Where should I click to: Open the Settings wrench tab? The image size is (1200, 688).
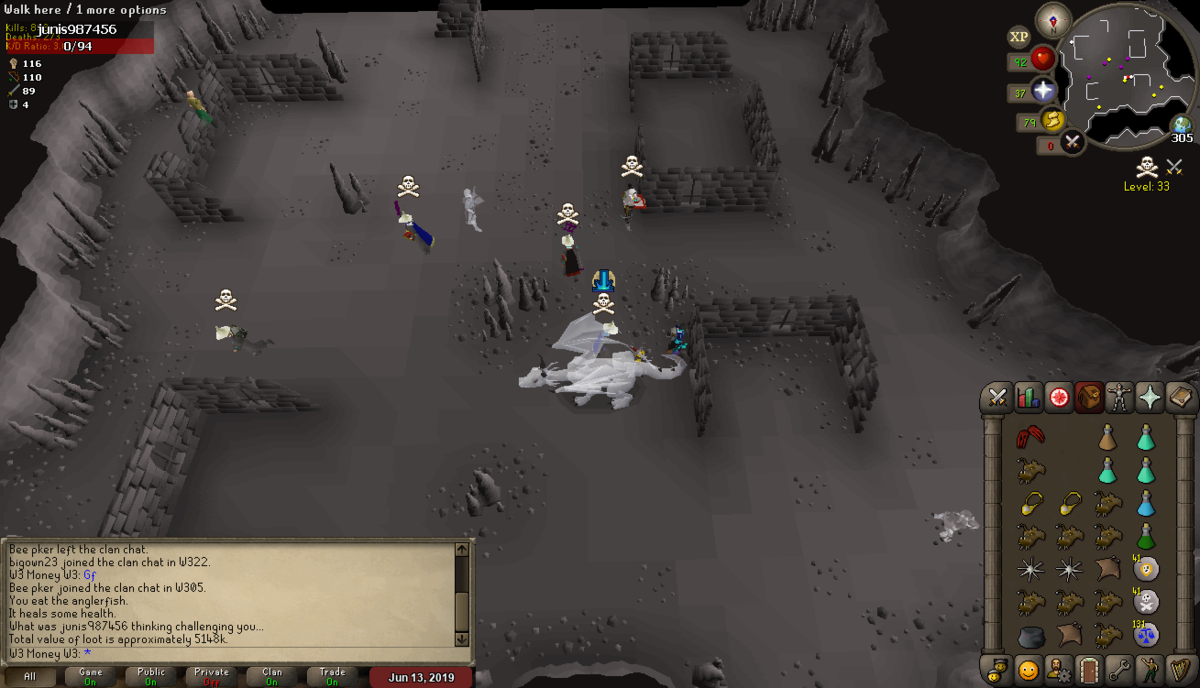(x=1120, y=669)
